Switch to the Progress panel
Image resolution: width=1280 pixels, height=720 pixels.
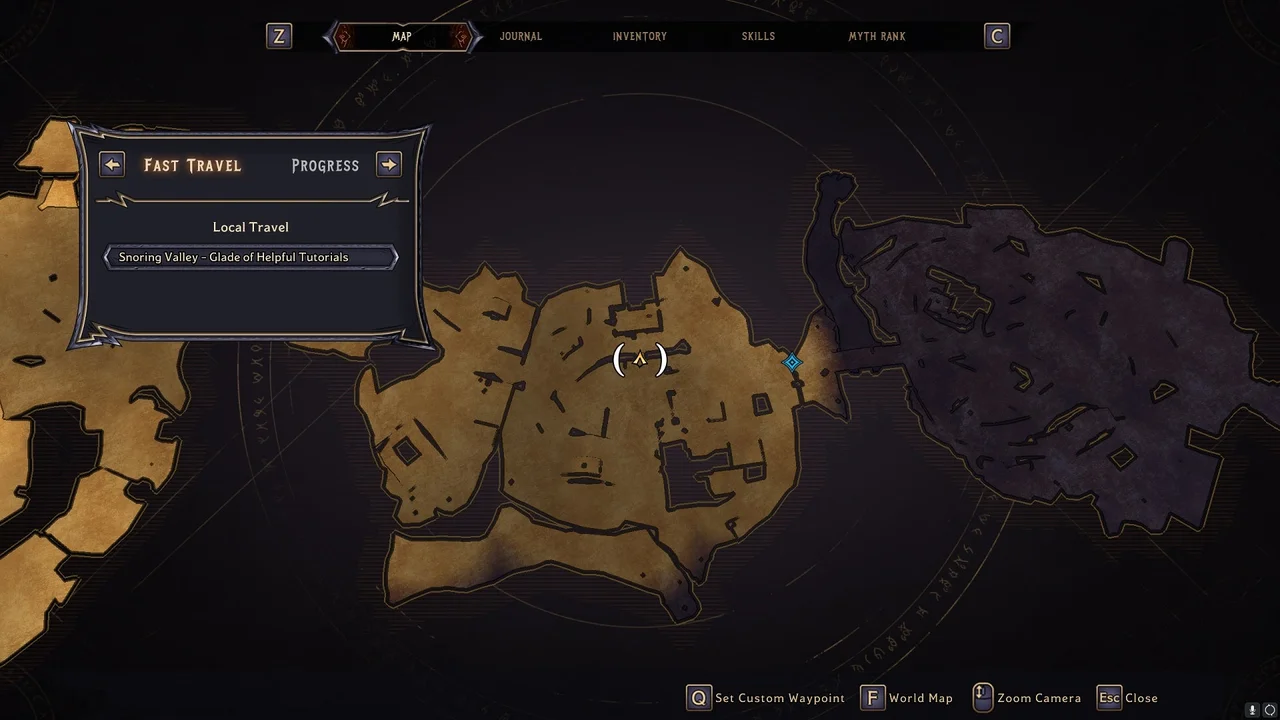325,165
